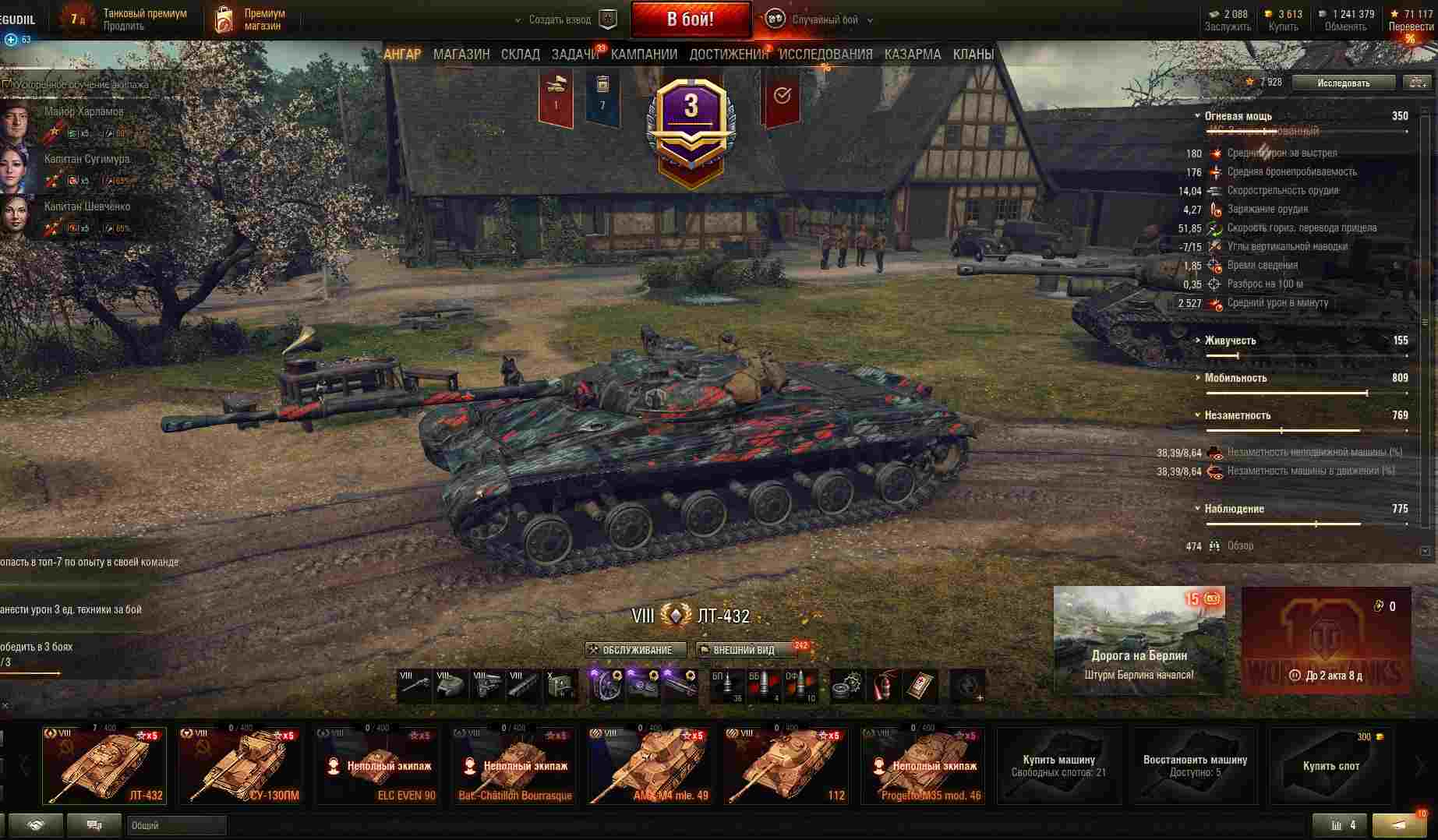Image resolution: width=1438 pixels, height=840 pixels.
Task: Select the СУ-130ПМ tank in the carousel
Action: click(240, 765)
